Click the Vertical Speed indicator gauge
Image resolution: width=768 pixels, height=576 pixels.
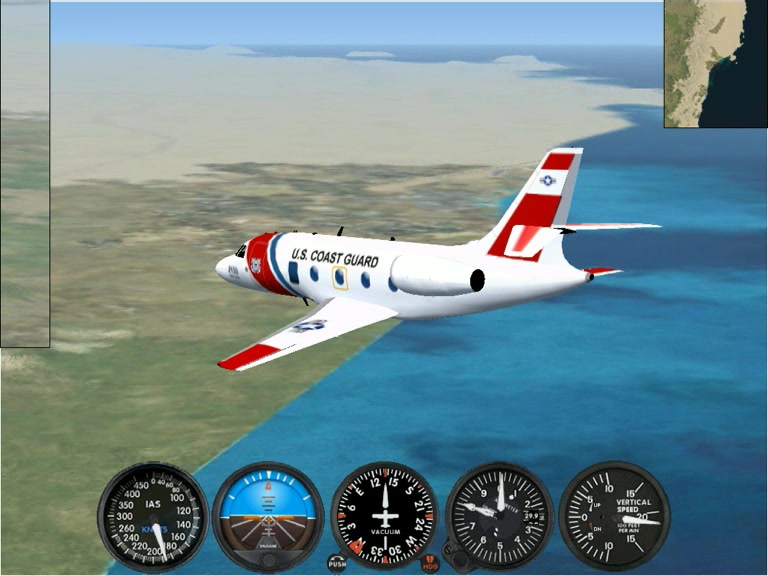(x=613, y=517)
